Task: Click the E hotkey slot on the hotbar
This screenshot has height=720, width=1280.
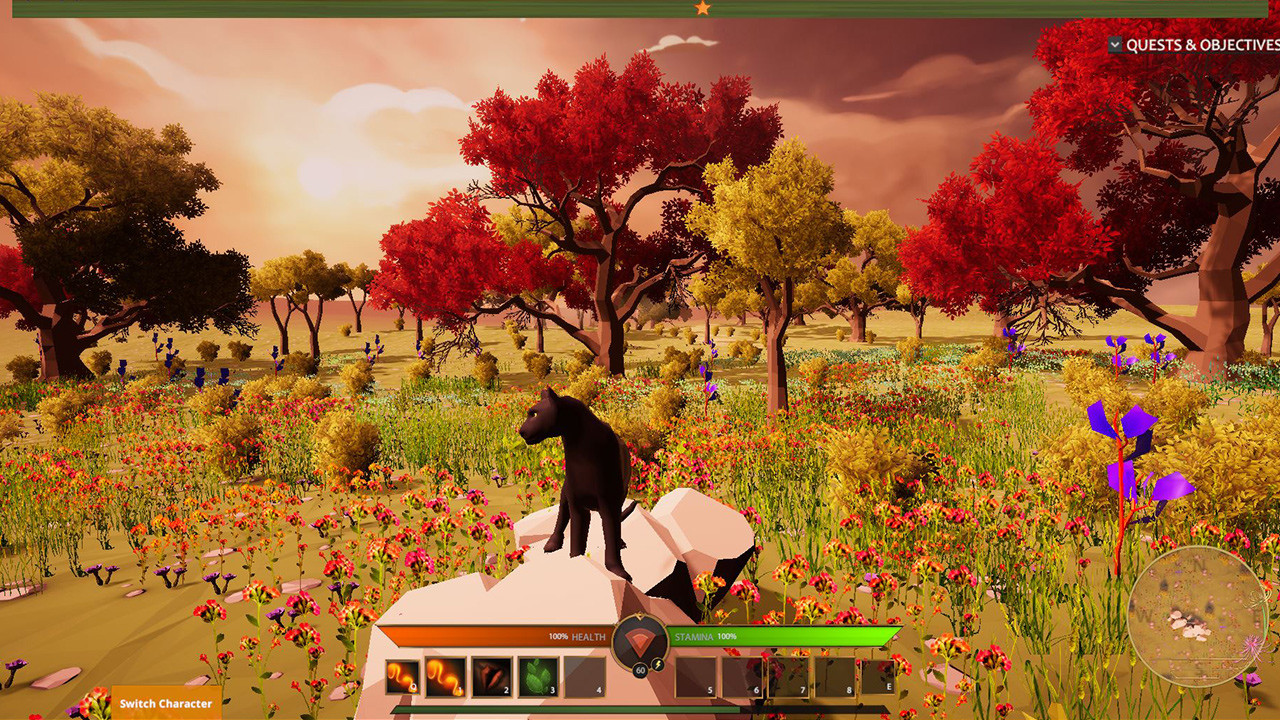Action: [878, 677]
